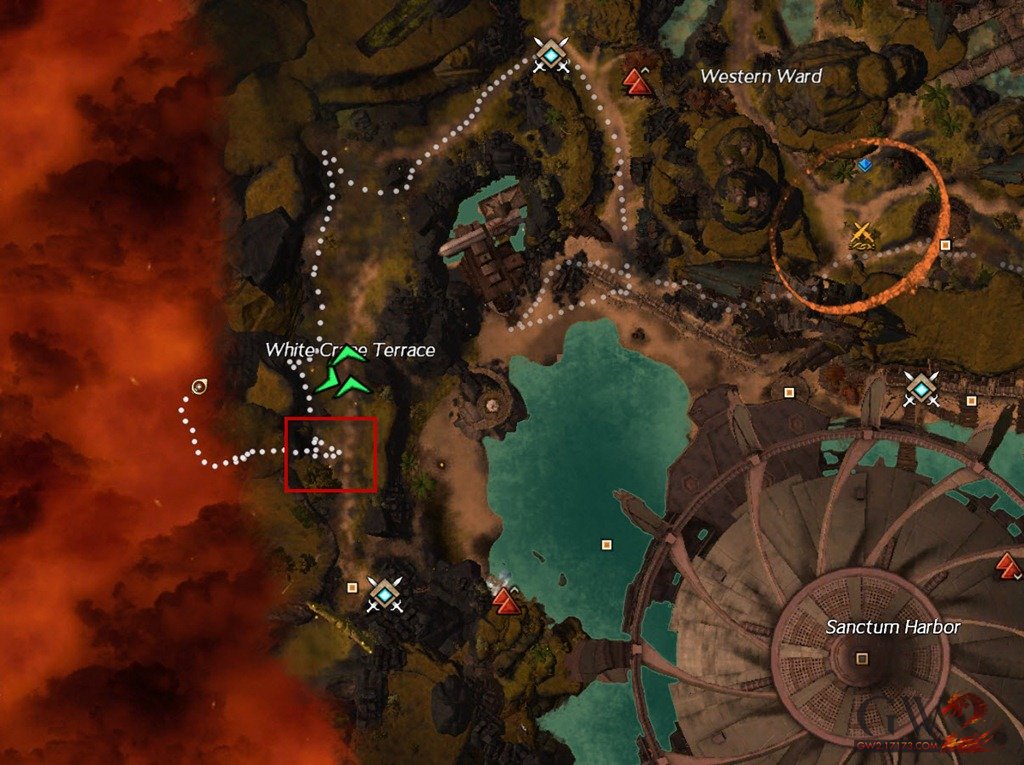
Task: Click the vista marker on the lake's southwest shore
Action: 508,600
